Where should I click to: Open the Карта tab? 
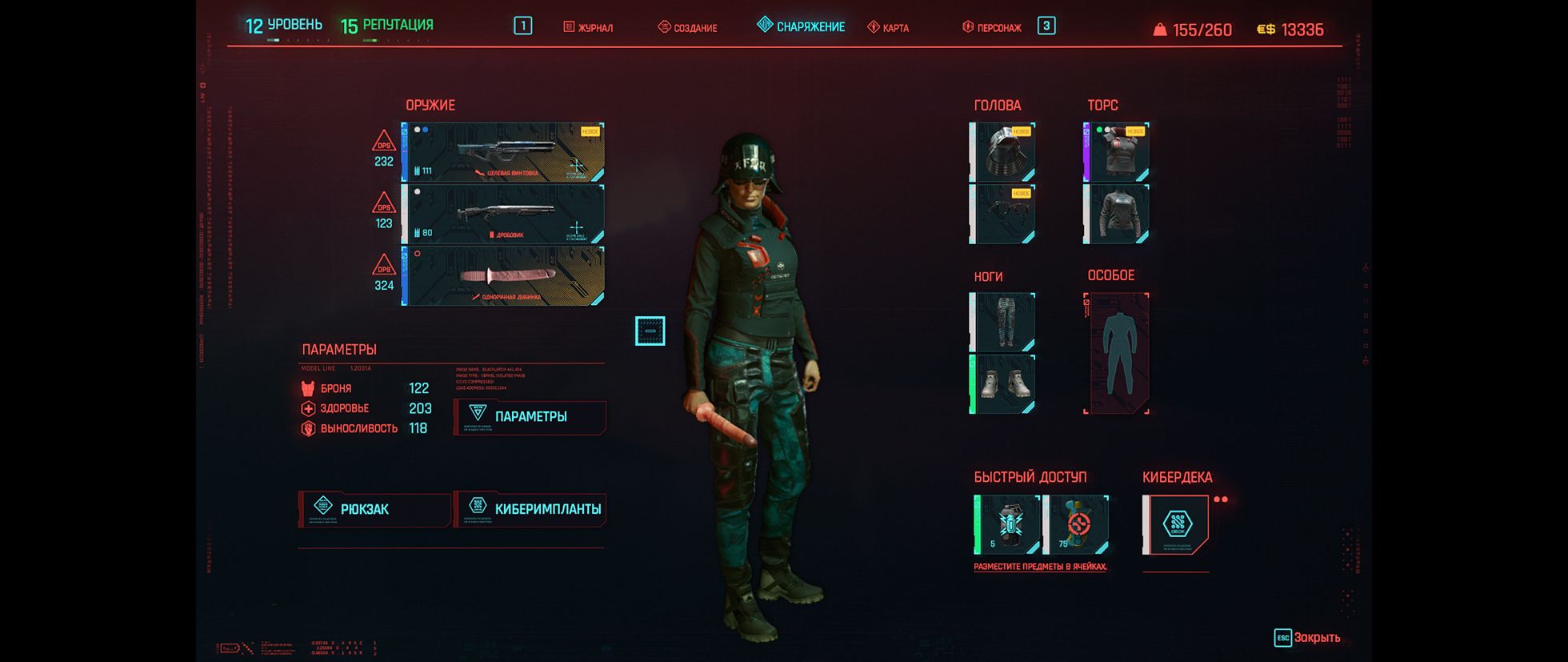tap(888, 27)
